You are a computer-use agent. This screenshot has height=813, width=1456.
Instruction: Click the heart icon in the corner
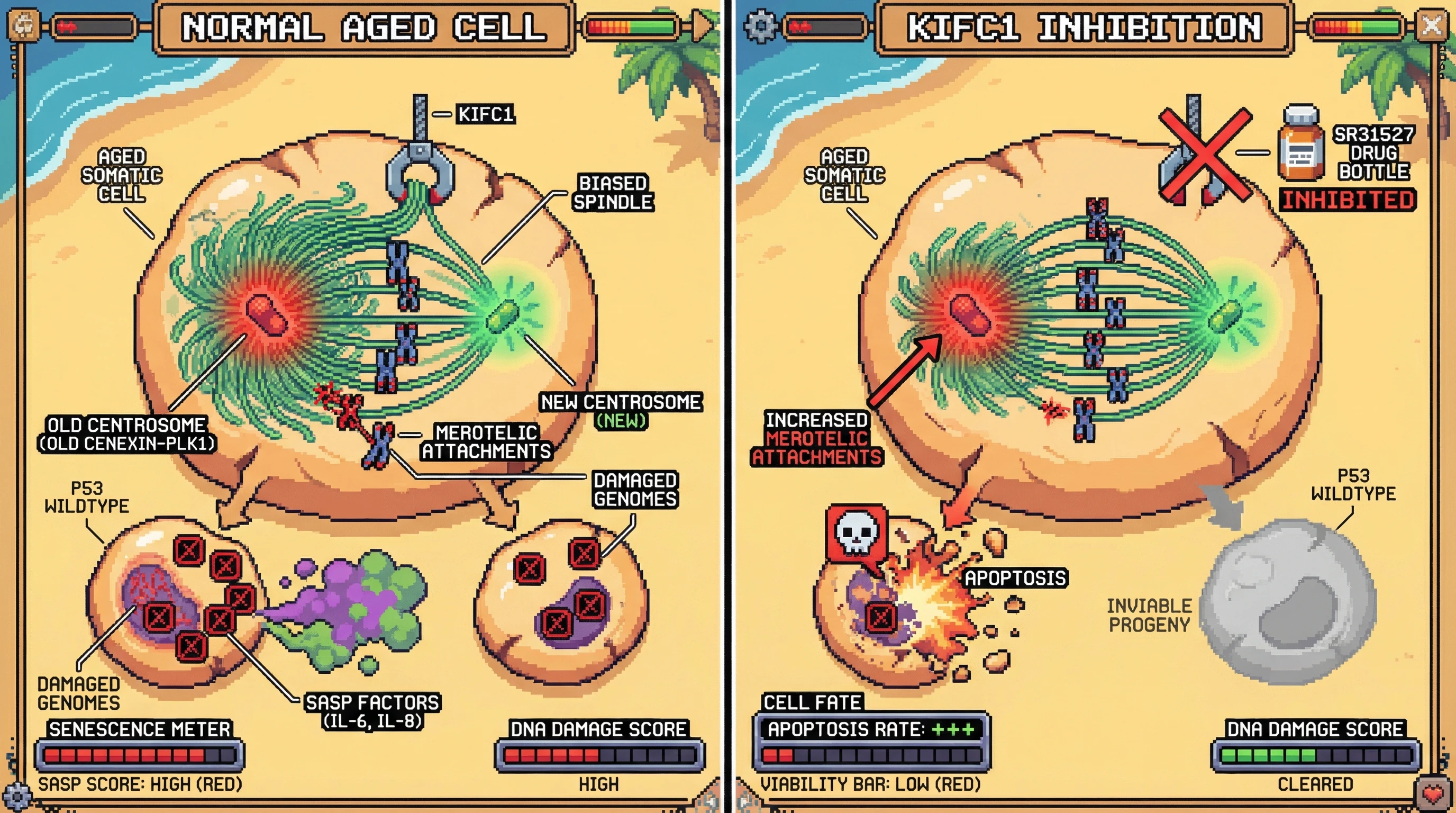(1433, 794)
